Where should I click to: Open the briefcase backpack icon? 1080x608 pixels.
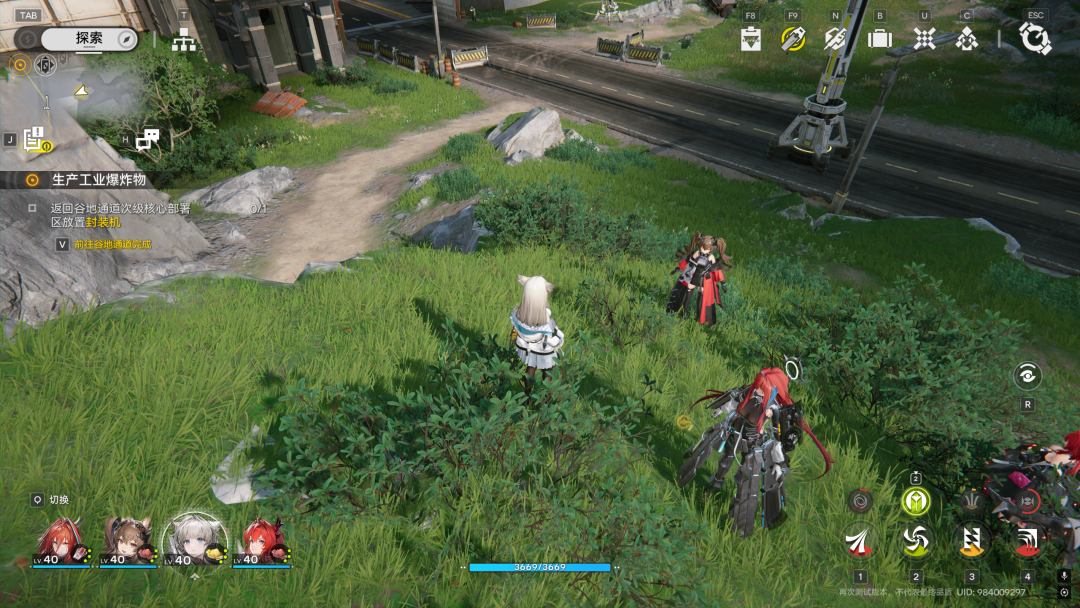(880, 39)
